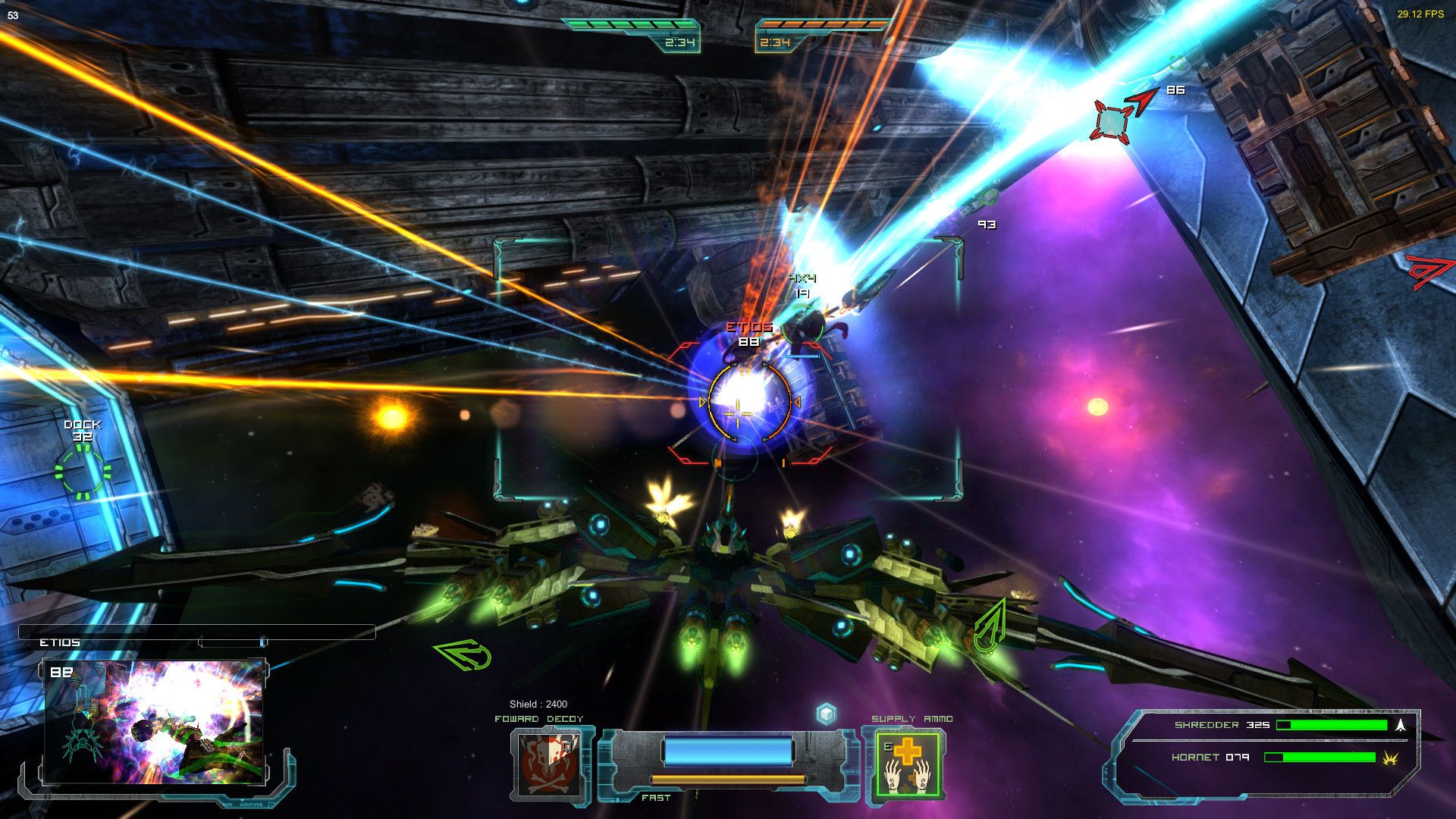Click the red enemy target marker labeled 86
The width and height of the screenshot is (1456, 819).
point(1111,121)
